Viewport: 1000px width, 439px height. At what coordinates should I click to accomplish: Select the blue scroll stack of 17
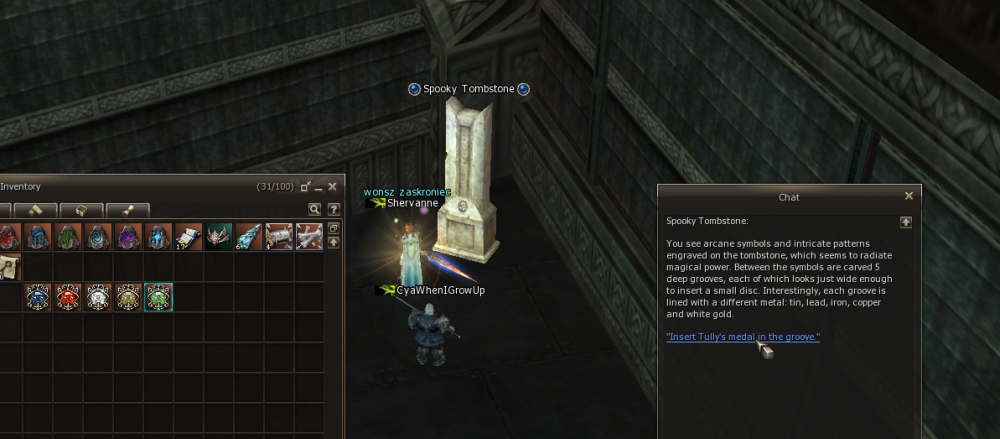coord(189,237)
